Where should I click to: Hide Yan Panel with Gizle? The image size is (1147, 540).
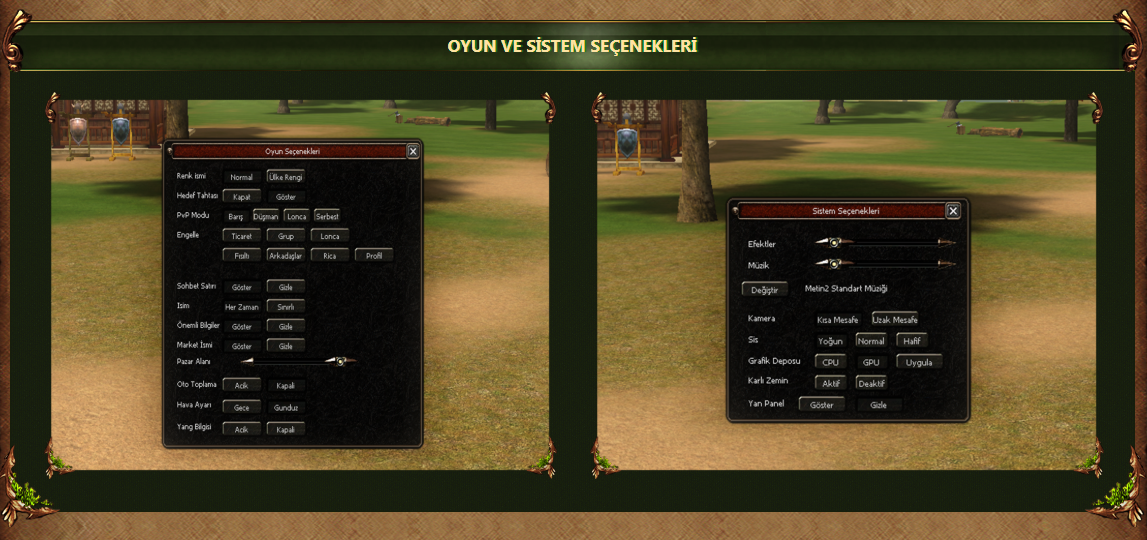(x=878, y=405)
